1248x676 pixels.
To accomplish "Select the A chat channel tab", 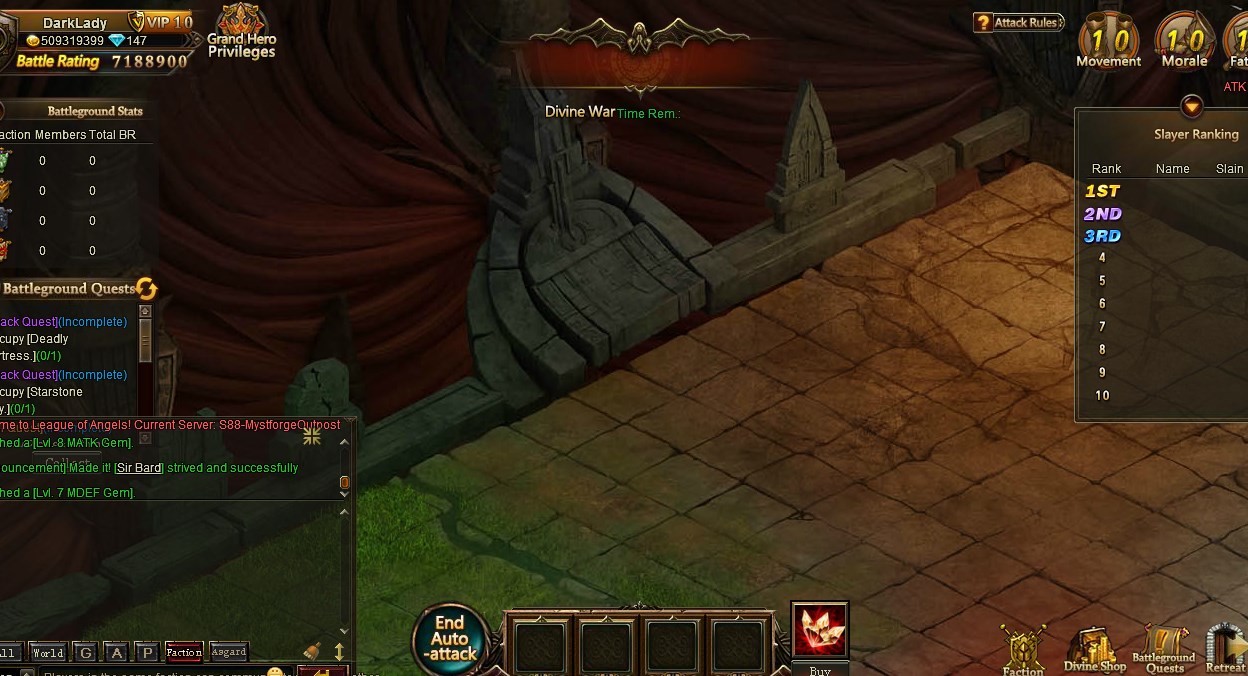I will tap(117, 653).
